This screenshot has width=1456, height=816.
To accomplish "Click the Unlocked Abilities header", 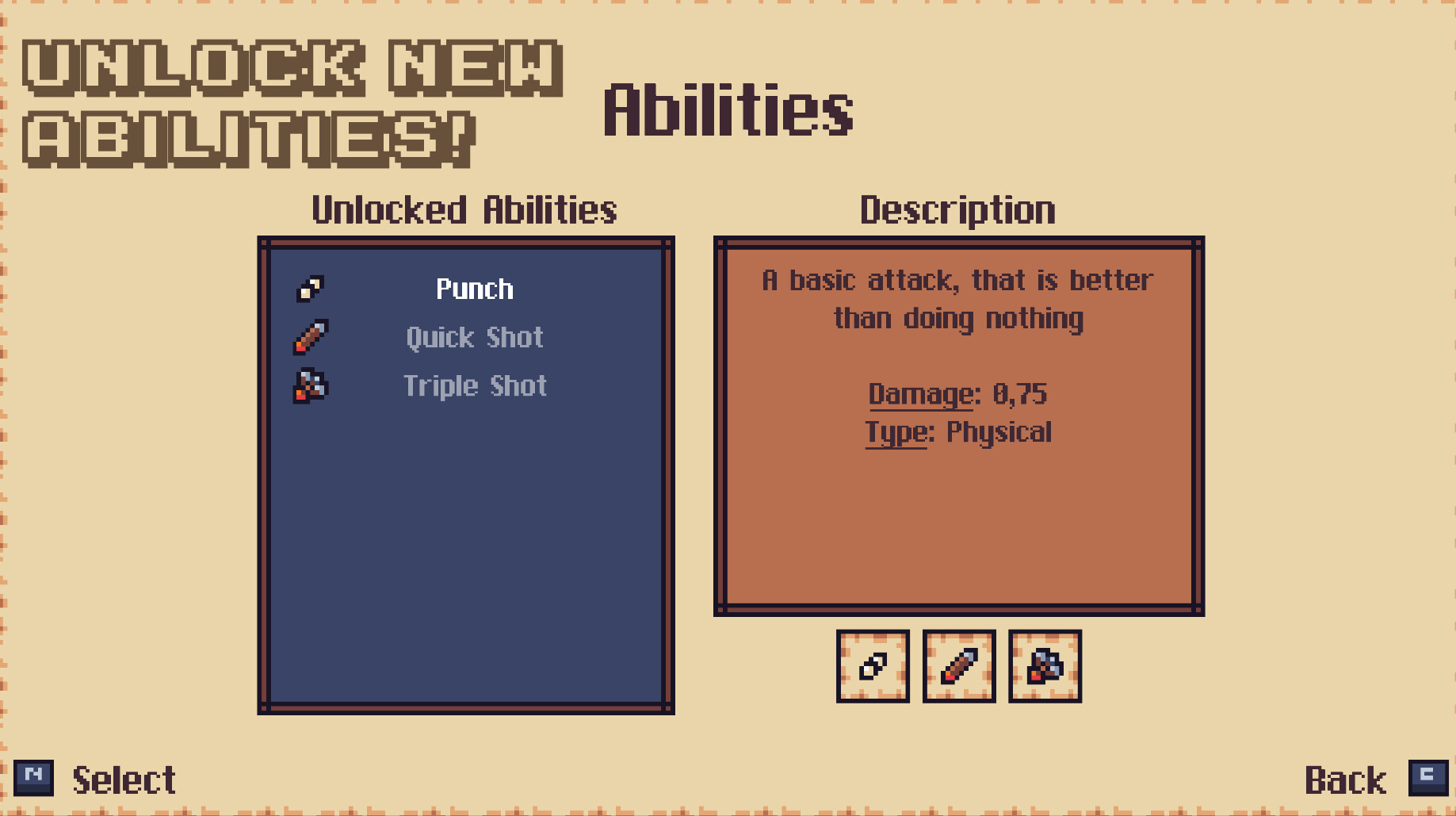I will tap(464, 210).
